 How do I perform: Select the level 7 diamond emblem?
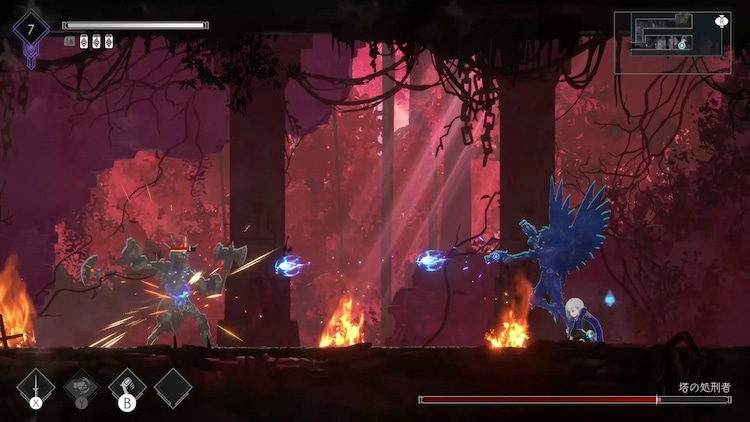(31, 29)
